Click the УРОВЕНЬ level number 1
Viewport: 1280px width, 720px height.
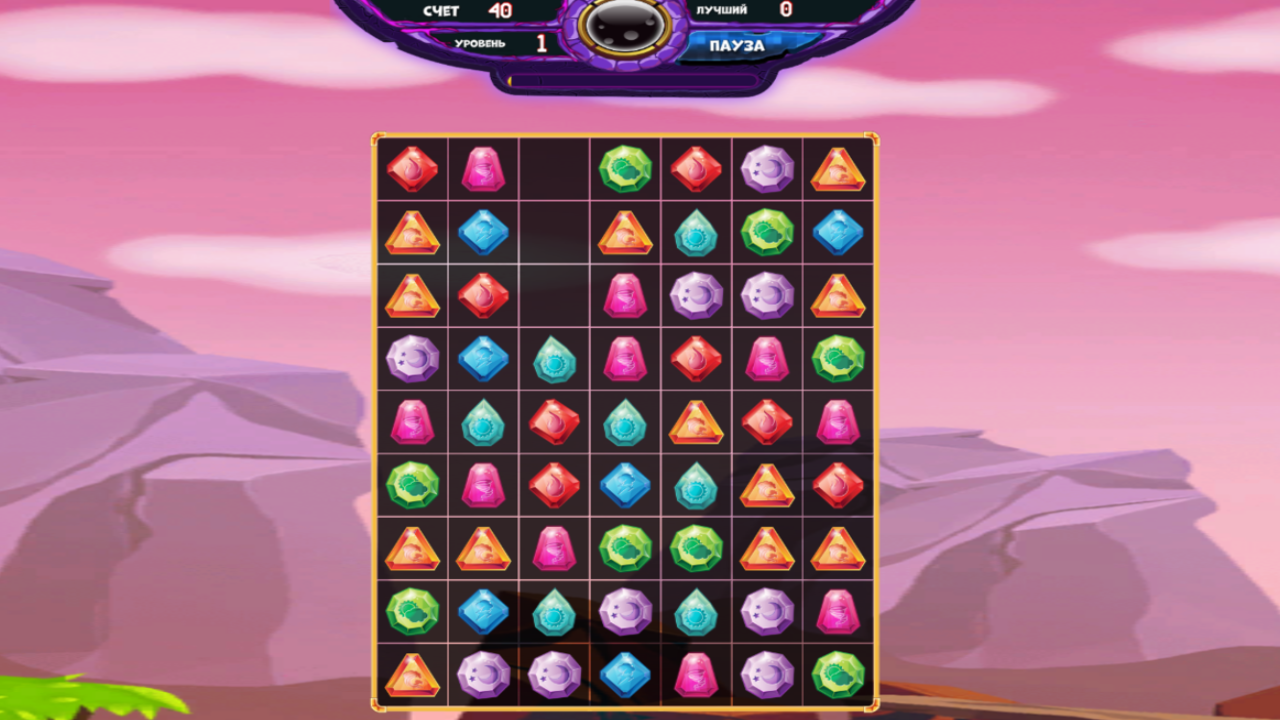tap(540, 43)
